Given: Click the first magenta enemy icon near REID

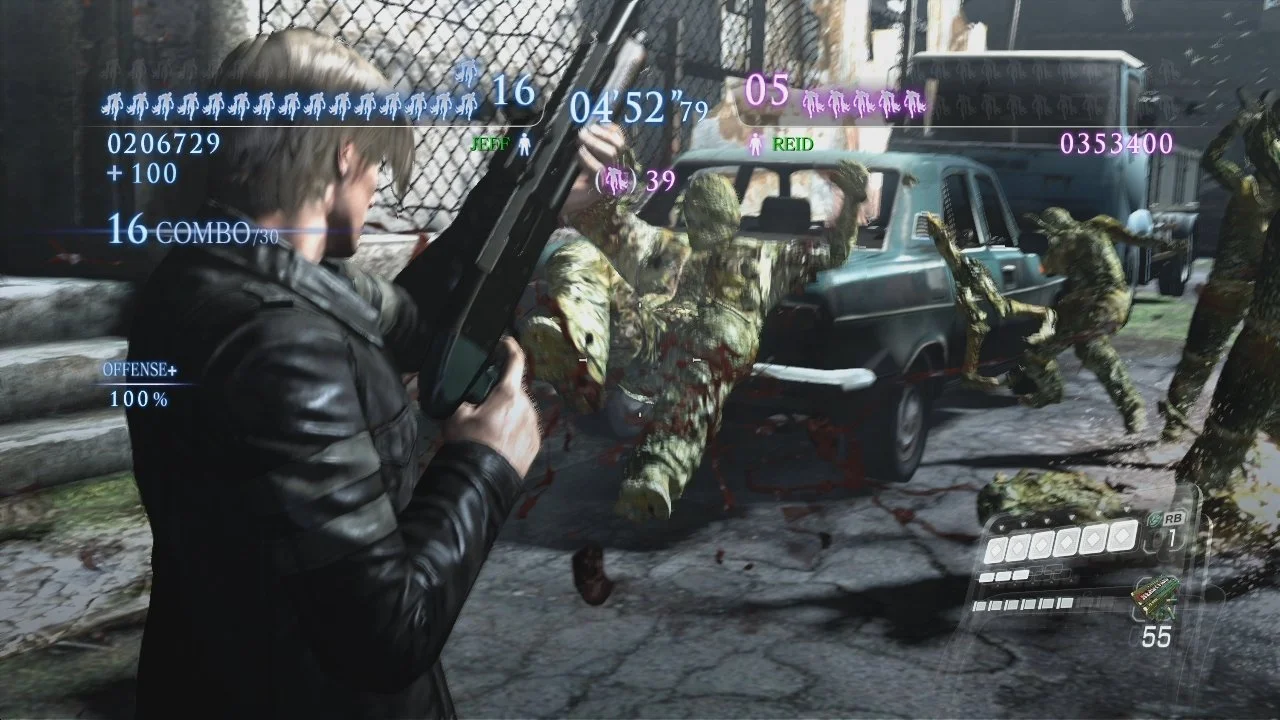Looking at the screenshot, I should coord(810,103).
